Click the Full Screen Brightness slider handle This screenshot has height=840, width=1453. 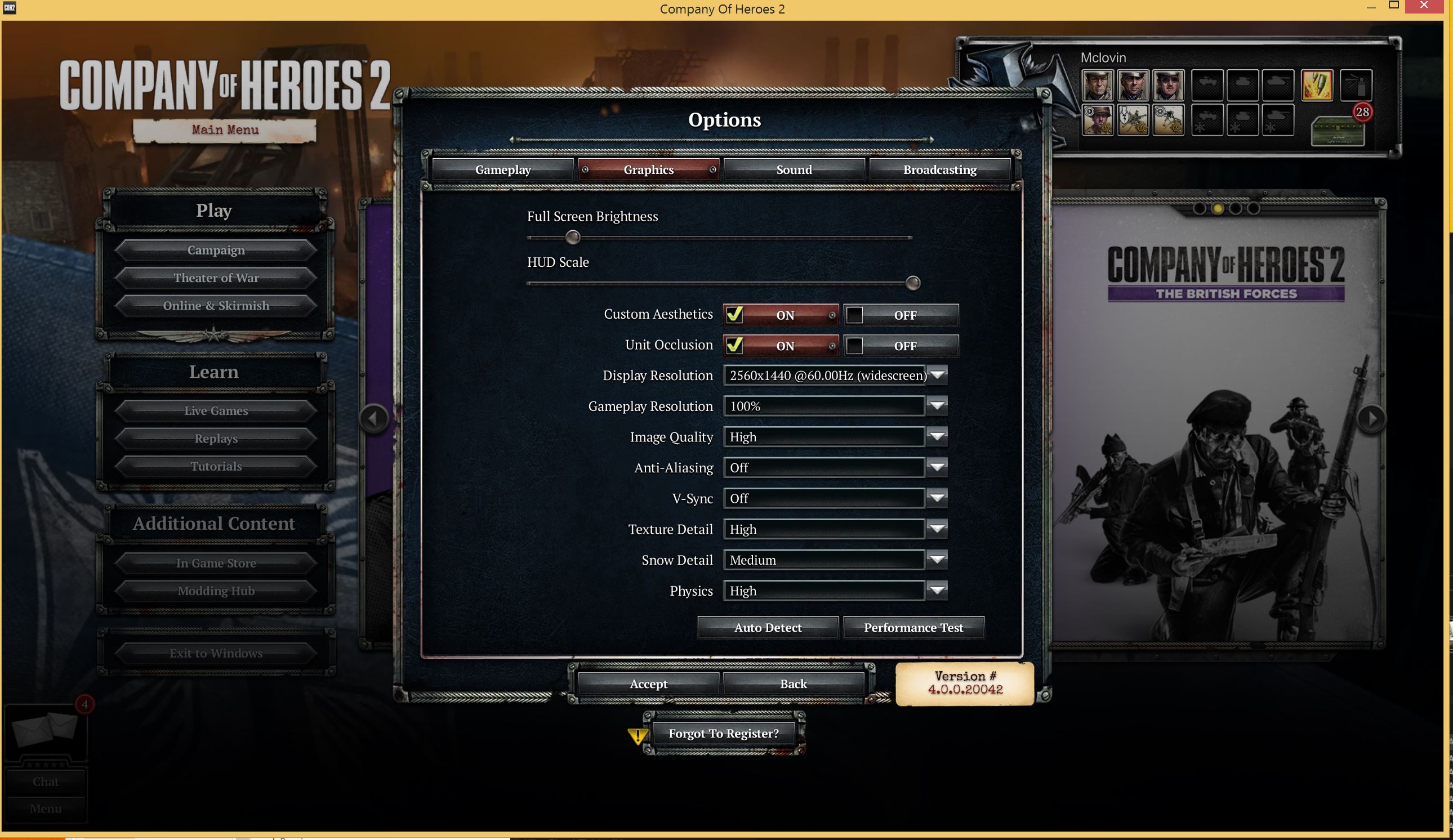click(x=573, y=237)
